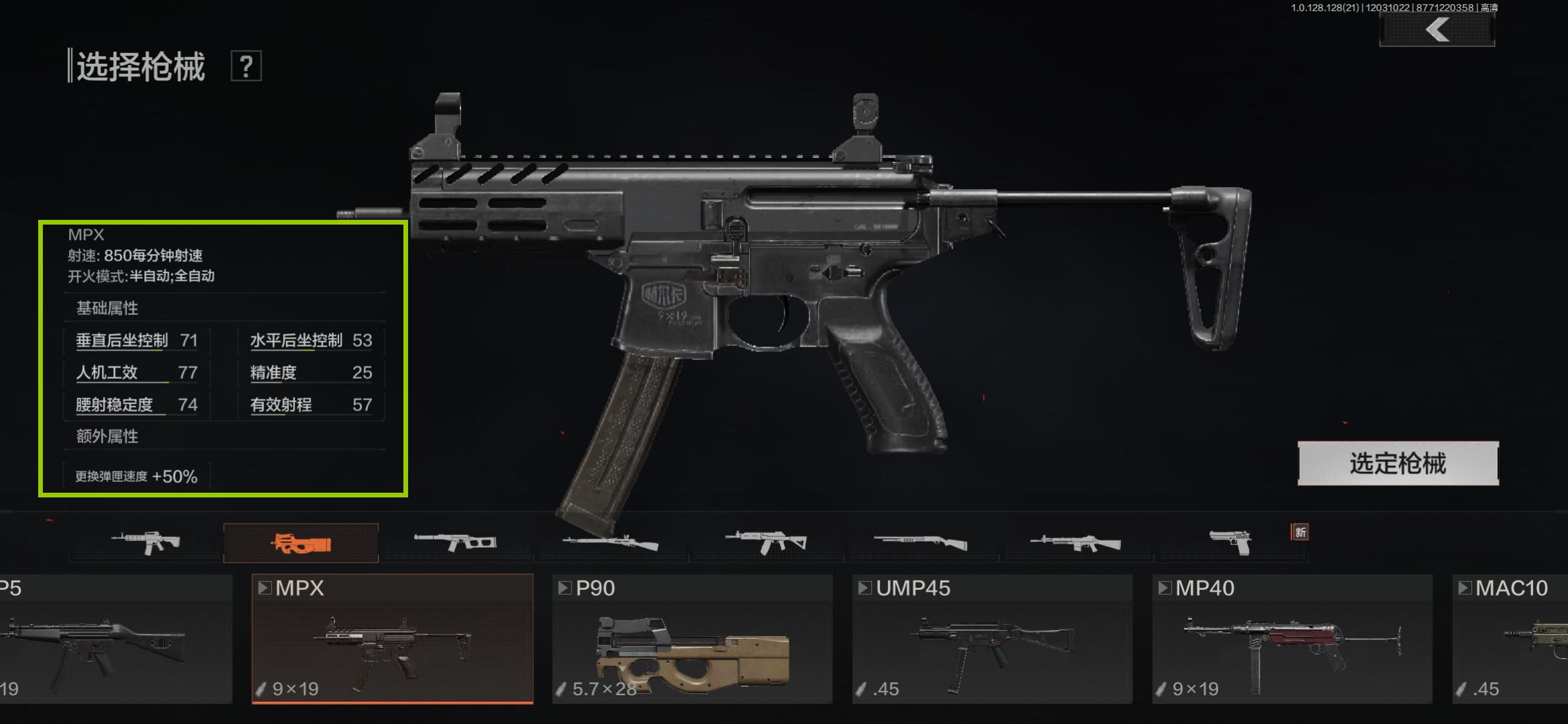Choose the MPX weapon card

(x=392, y=638)
